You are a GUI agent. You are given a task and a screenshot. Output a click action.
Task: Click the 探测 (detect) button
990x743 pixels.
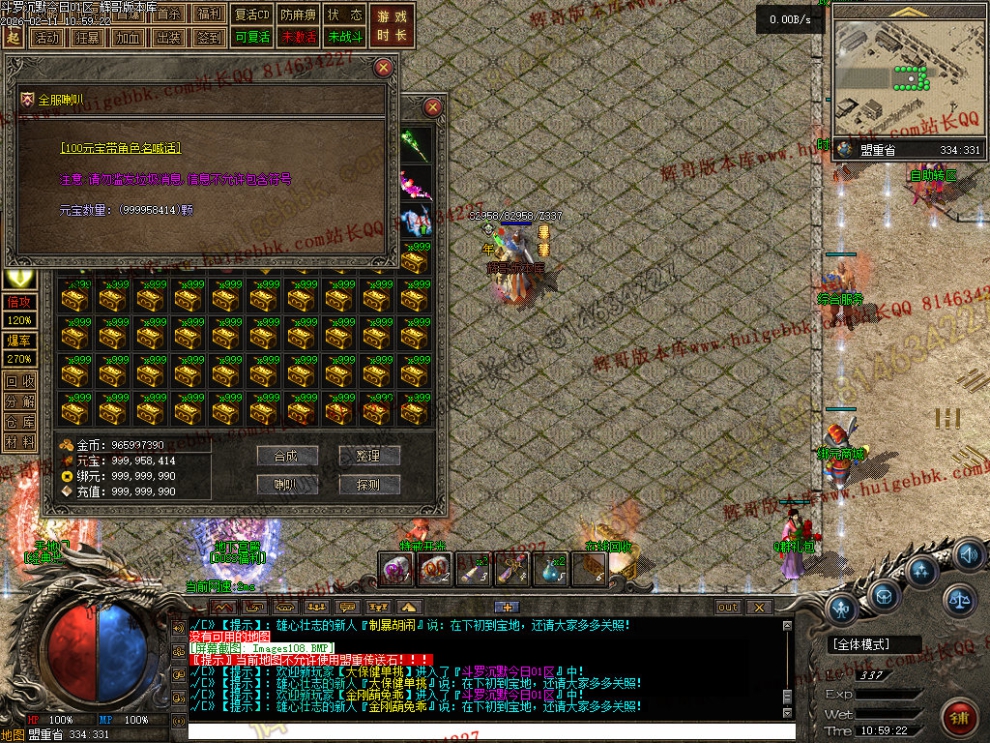pos(368,485)
